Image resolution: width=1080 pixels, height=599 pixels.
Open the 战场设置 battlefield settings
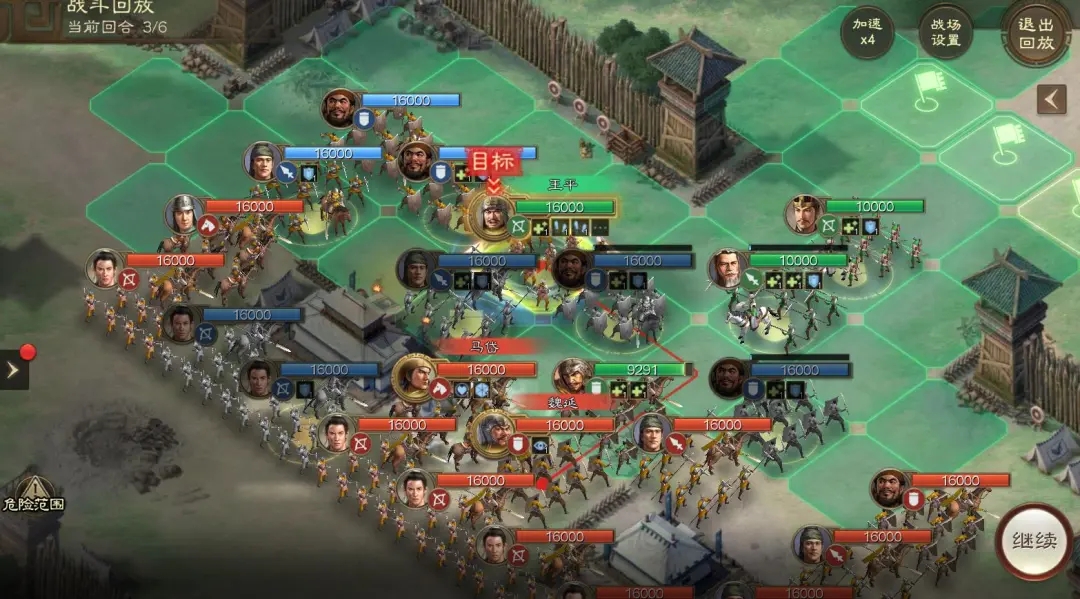(945, 33)
